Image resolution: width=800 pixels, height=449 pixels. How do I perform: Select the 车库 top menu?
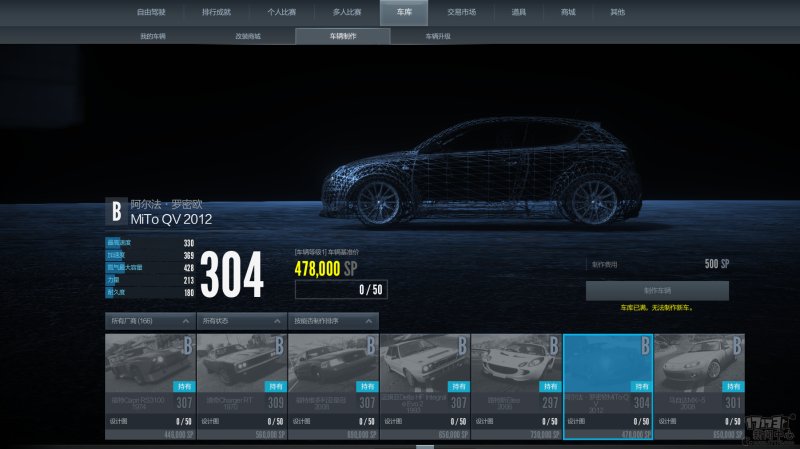coord(404,12)
